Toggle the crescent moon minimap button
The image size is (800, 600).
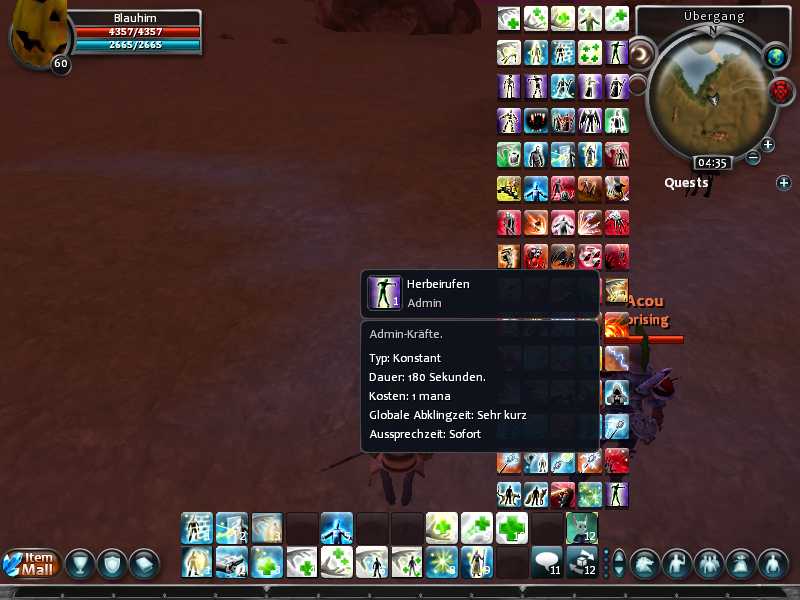642,52
